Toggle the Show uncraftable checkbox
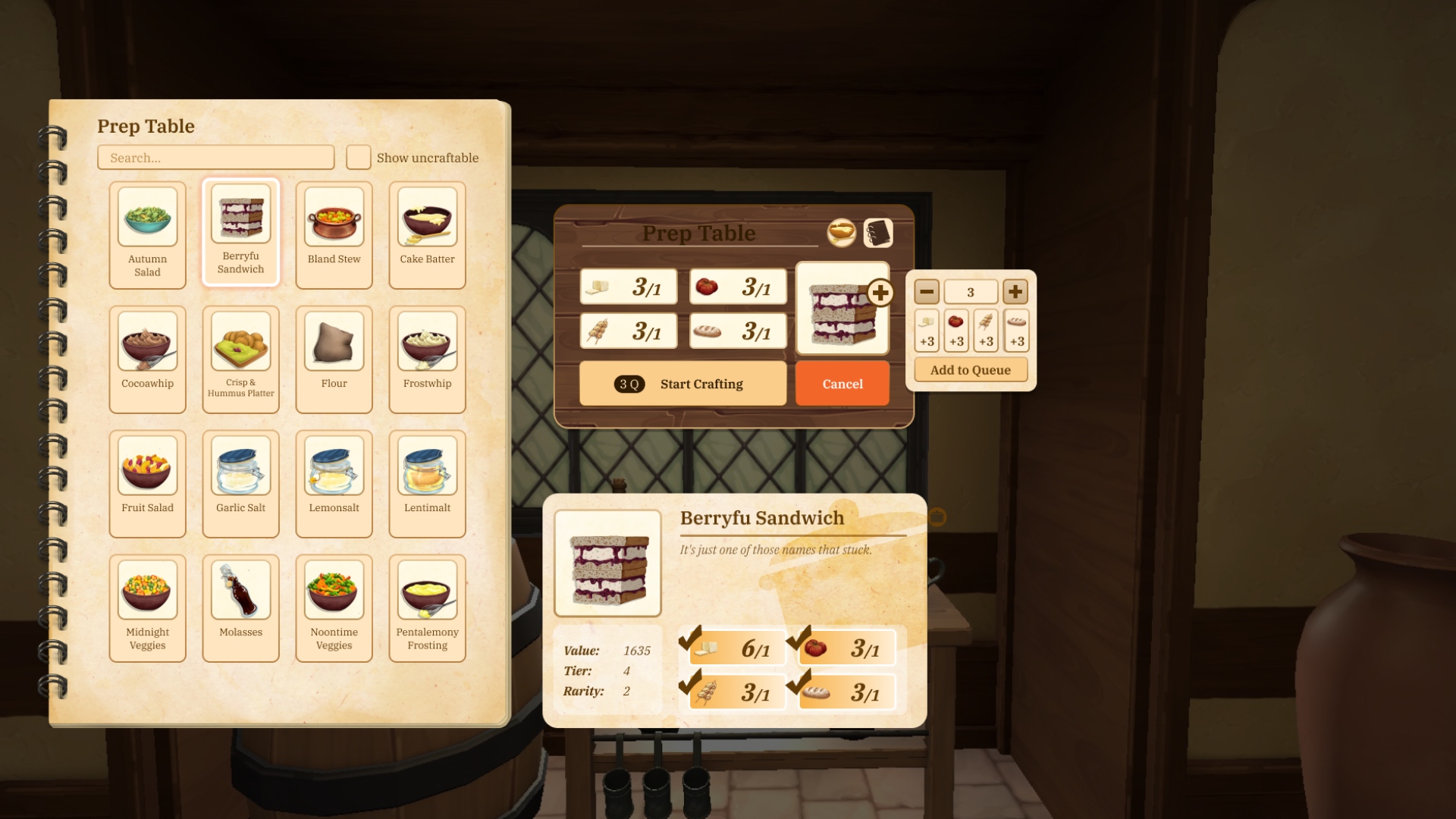The image size is (1456, 819). [357, 157]
